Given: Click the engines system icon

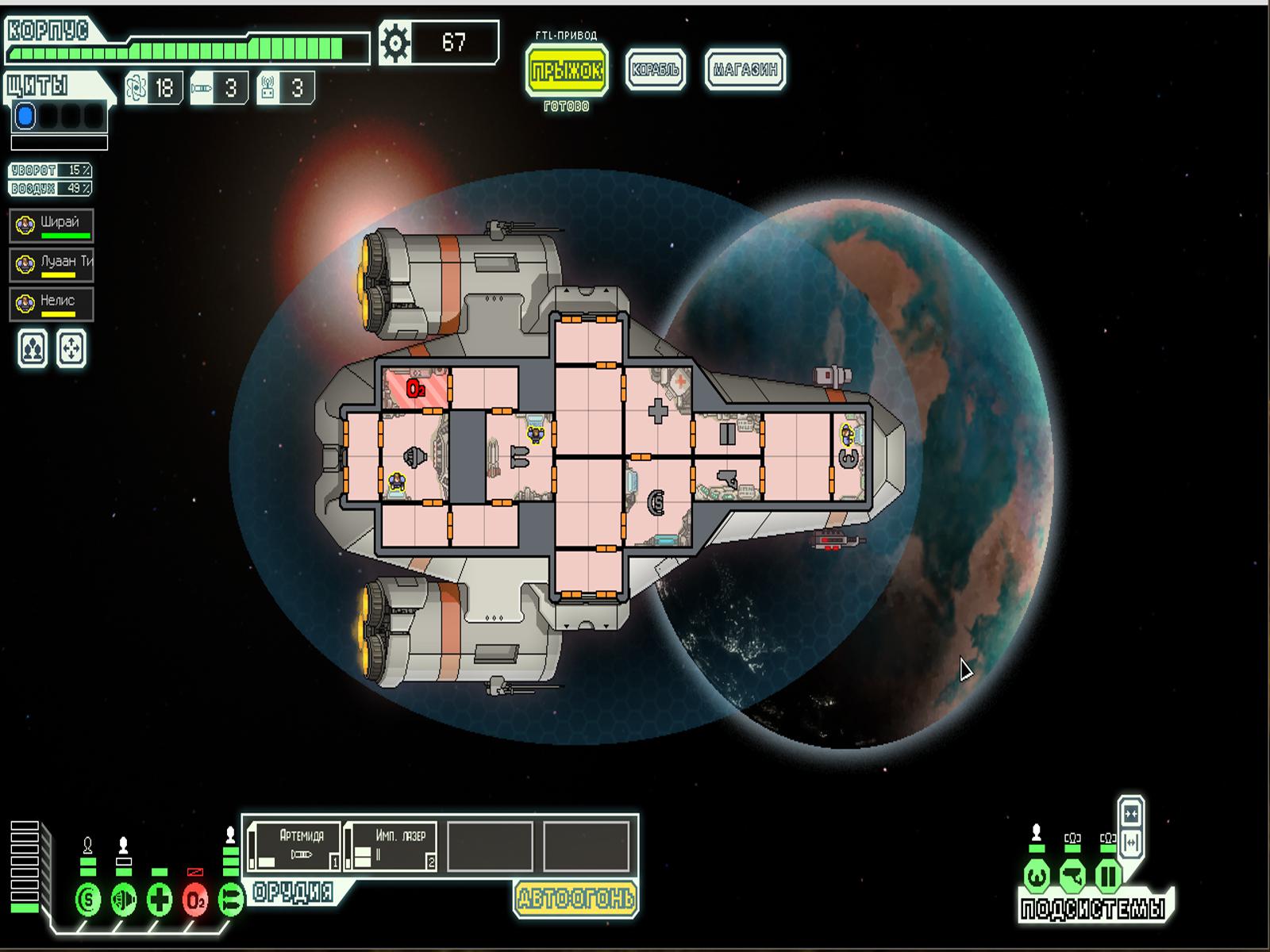Looking at the screenshot, I should (x=124, y=900).
